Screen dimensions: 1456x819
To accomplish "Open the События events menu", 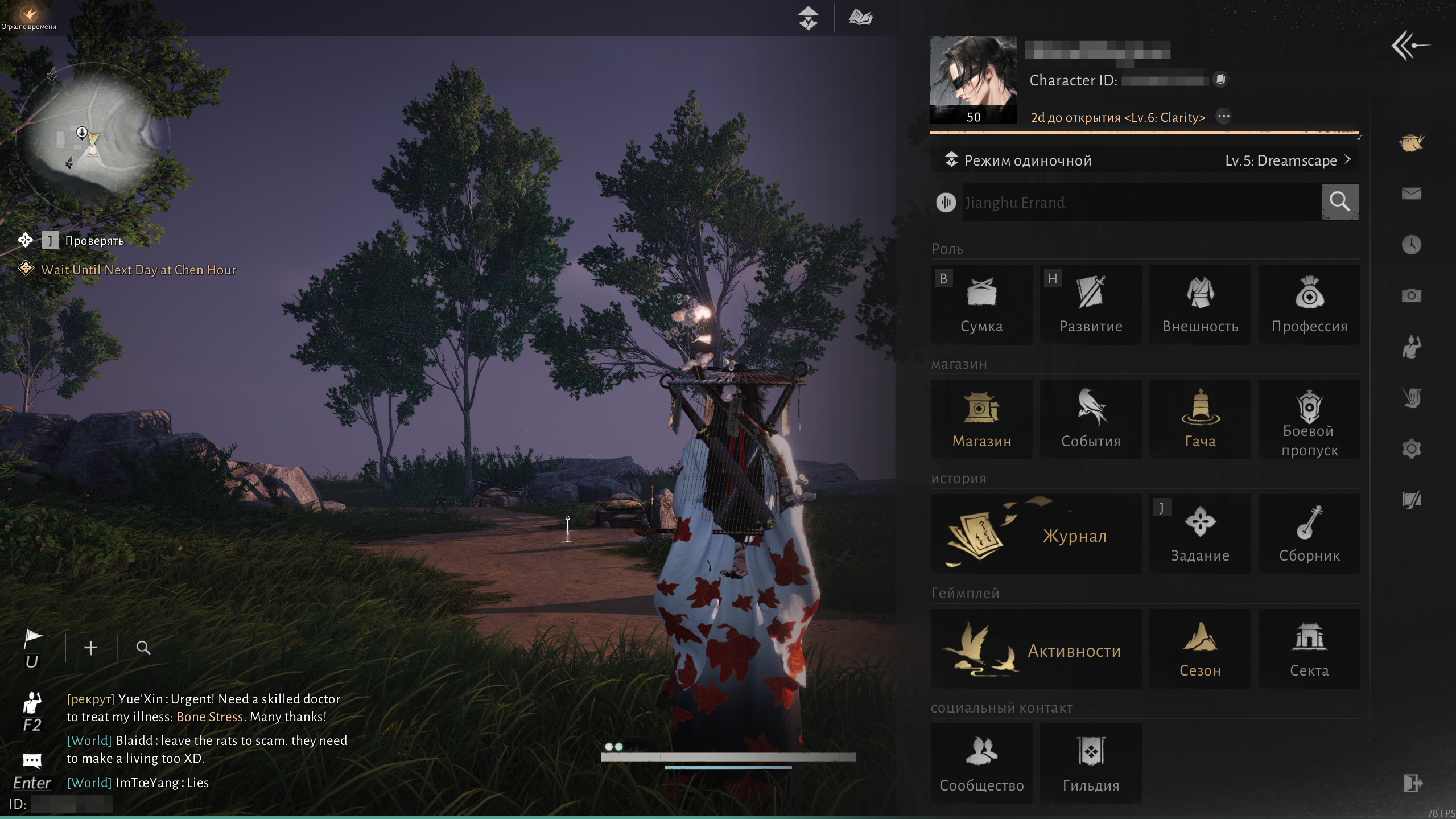I will click(x=1091, y=419).
